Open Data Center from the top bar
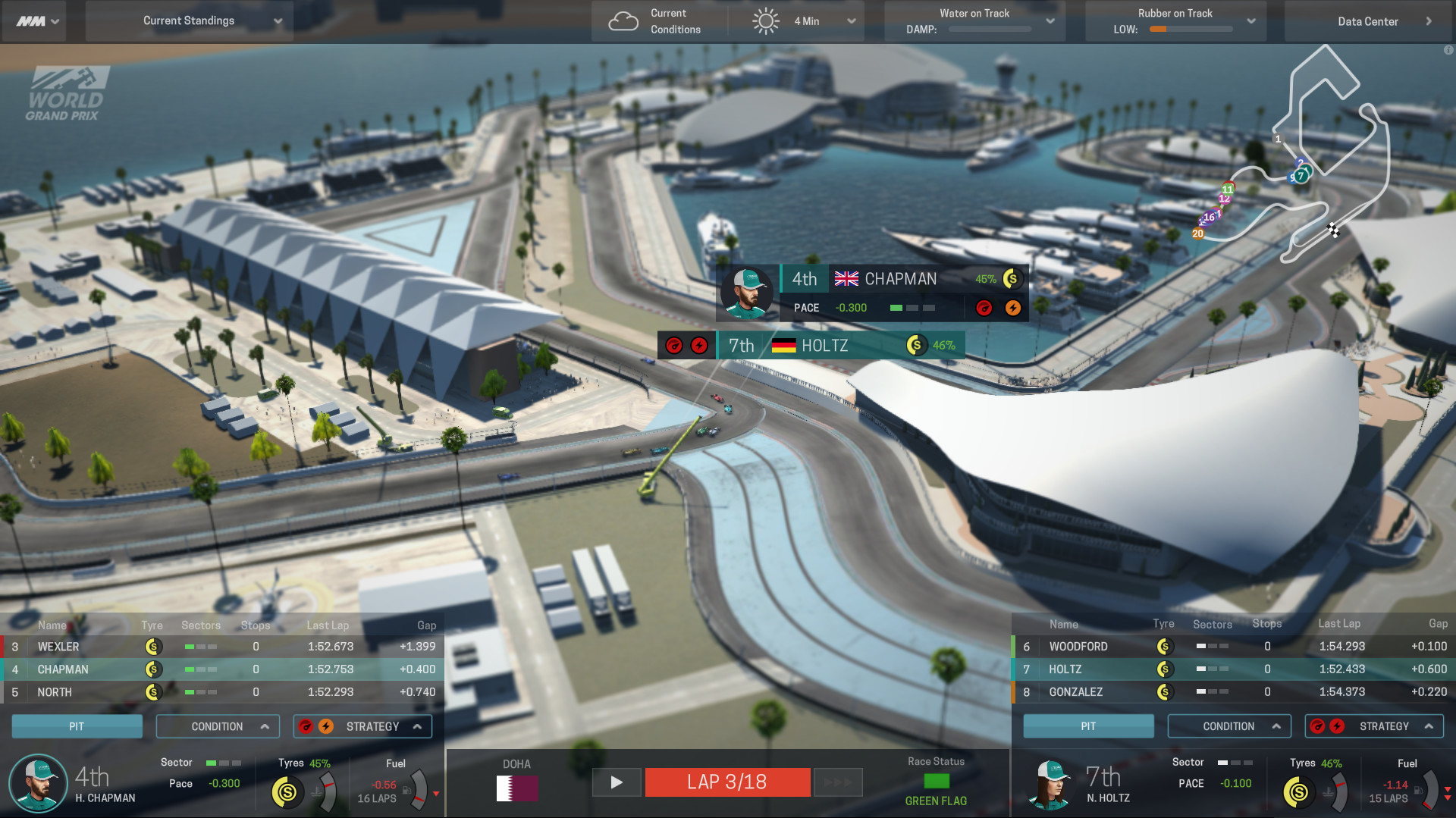The image size is (1456, 818). click(1368, 20)
